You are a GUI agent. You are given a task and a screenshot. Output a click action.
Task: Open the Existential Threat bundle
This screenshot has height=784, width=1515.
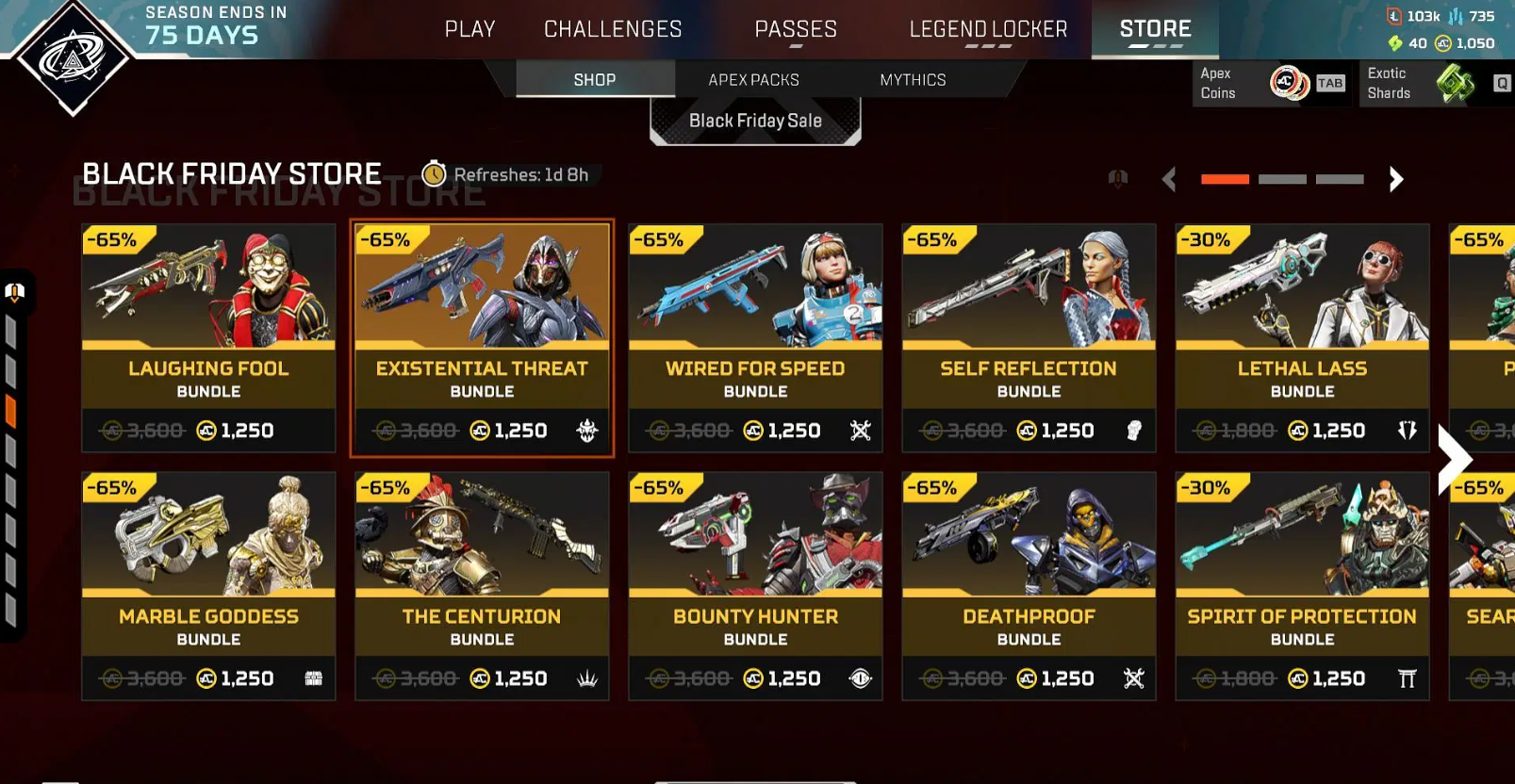click(482, 337)
